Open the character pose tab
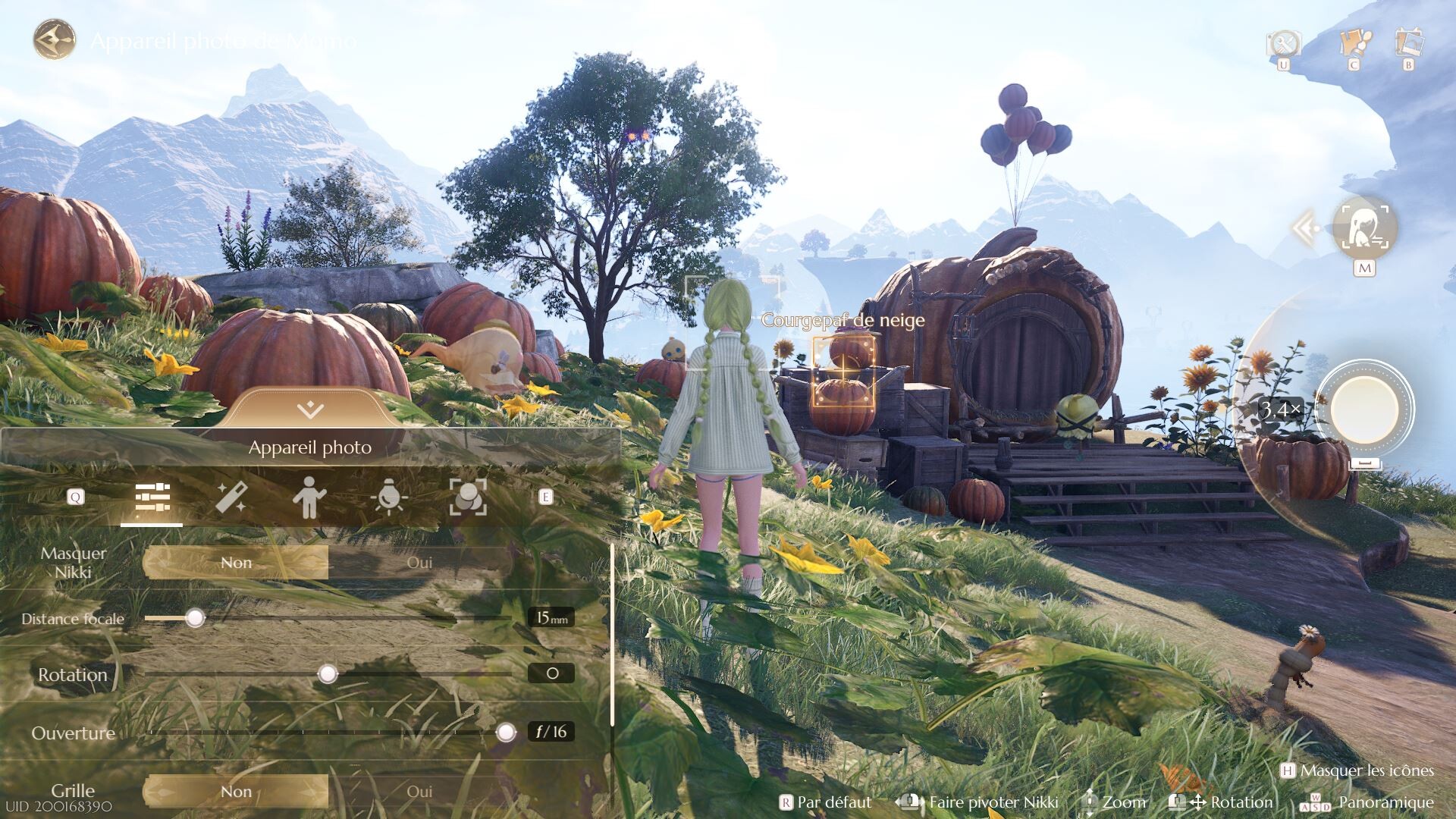Viewport: 1456px width, 819px height. [309, 498]
